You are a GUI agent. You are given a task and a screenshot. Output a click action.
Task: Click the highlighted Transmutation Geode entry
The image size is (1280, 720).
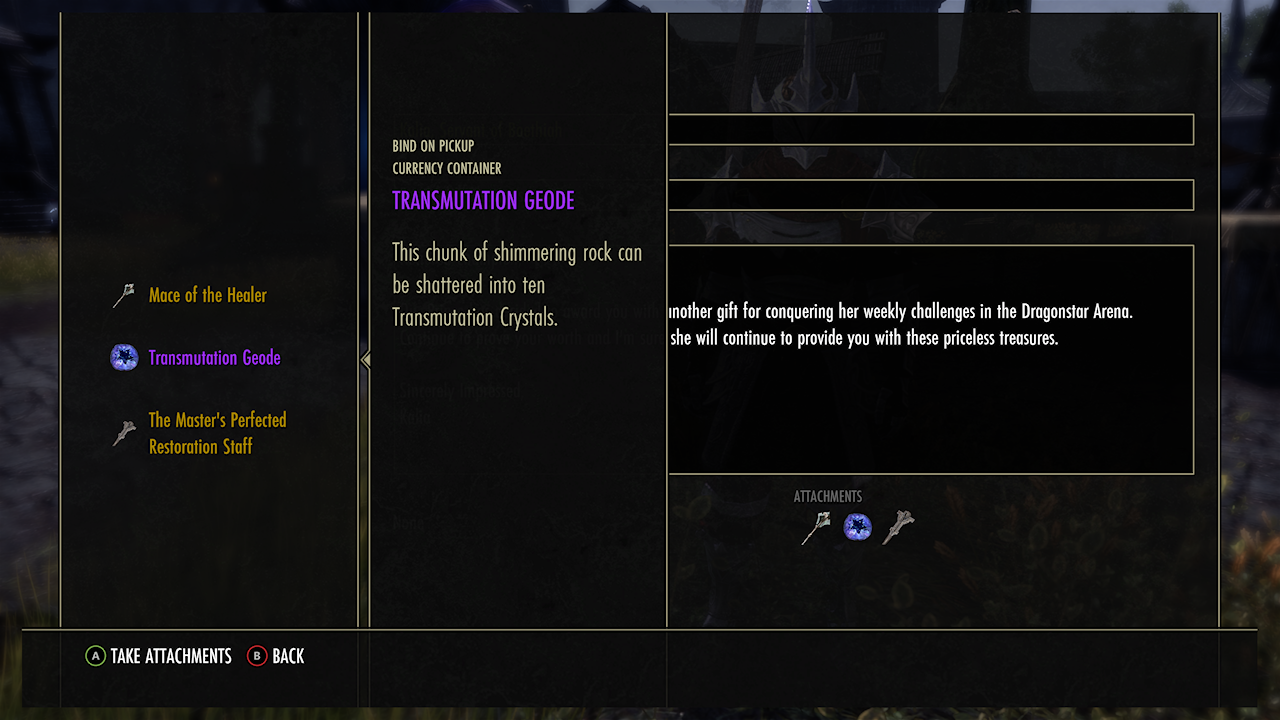pos(214,357)
